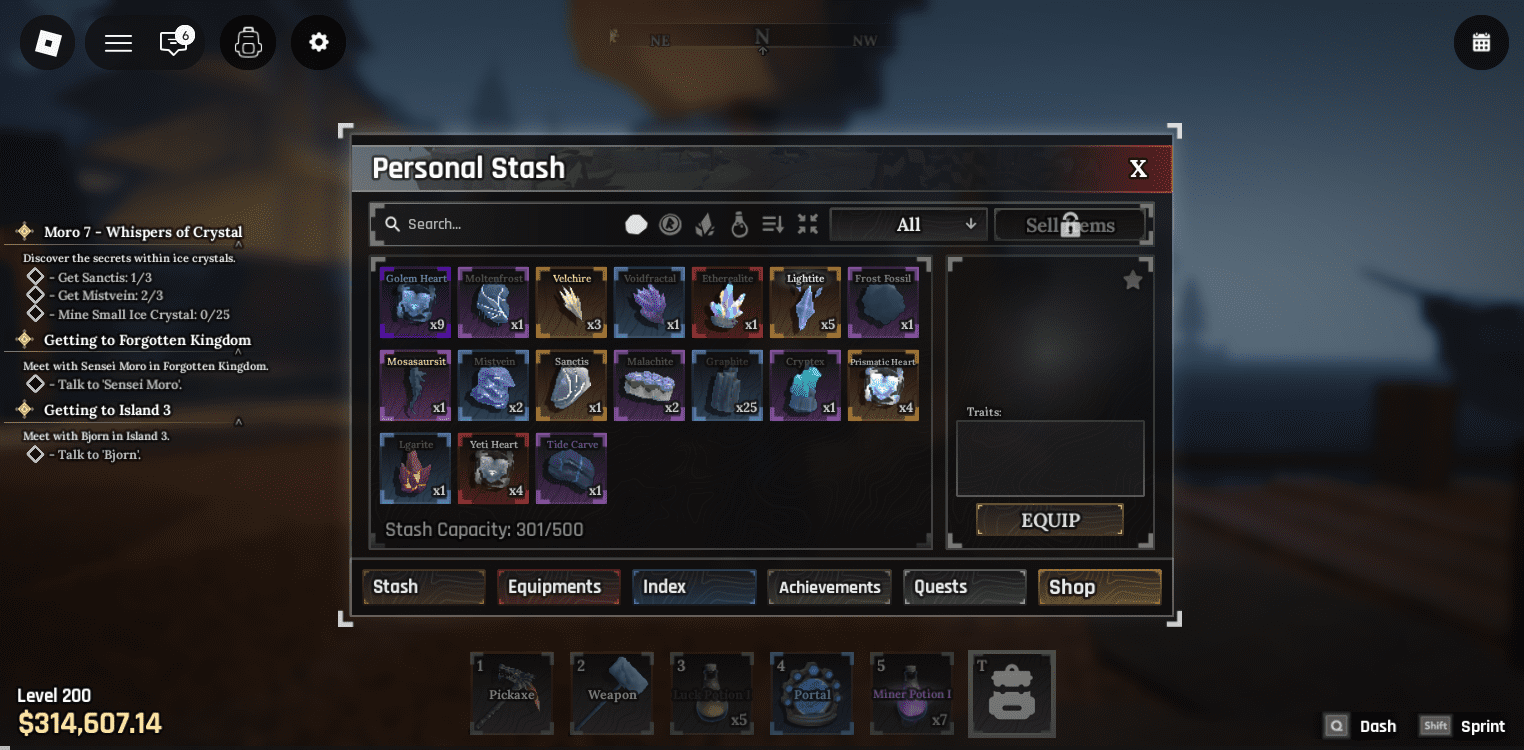The height and width of the screenshot is (750, 1524).
Task: Select the potion flask filter icon
Action: (x=739, y=224)
